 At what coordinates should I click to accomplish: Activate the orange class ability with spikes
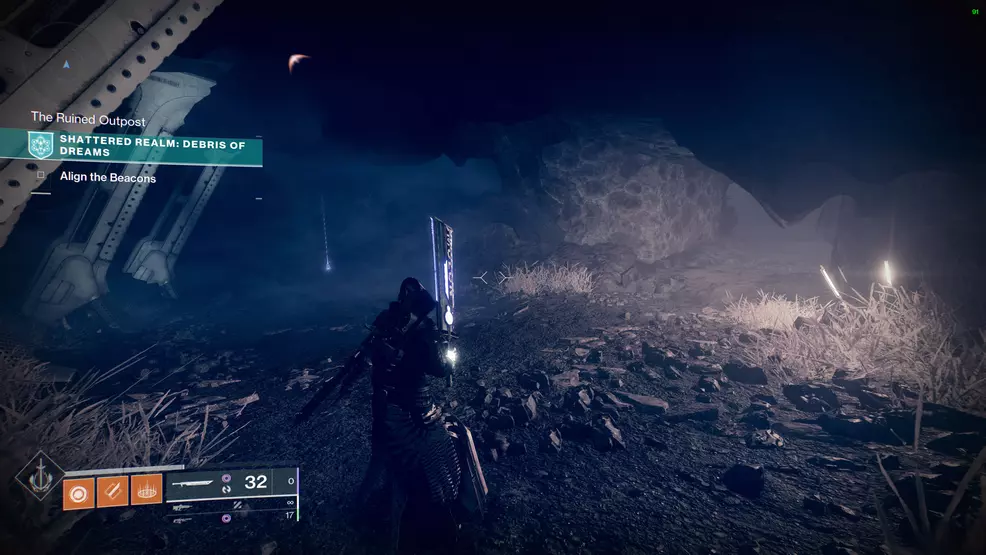tap(146, 490)
